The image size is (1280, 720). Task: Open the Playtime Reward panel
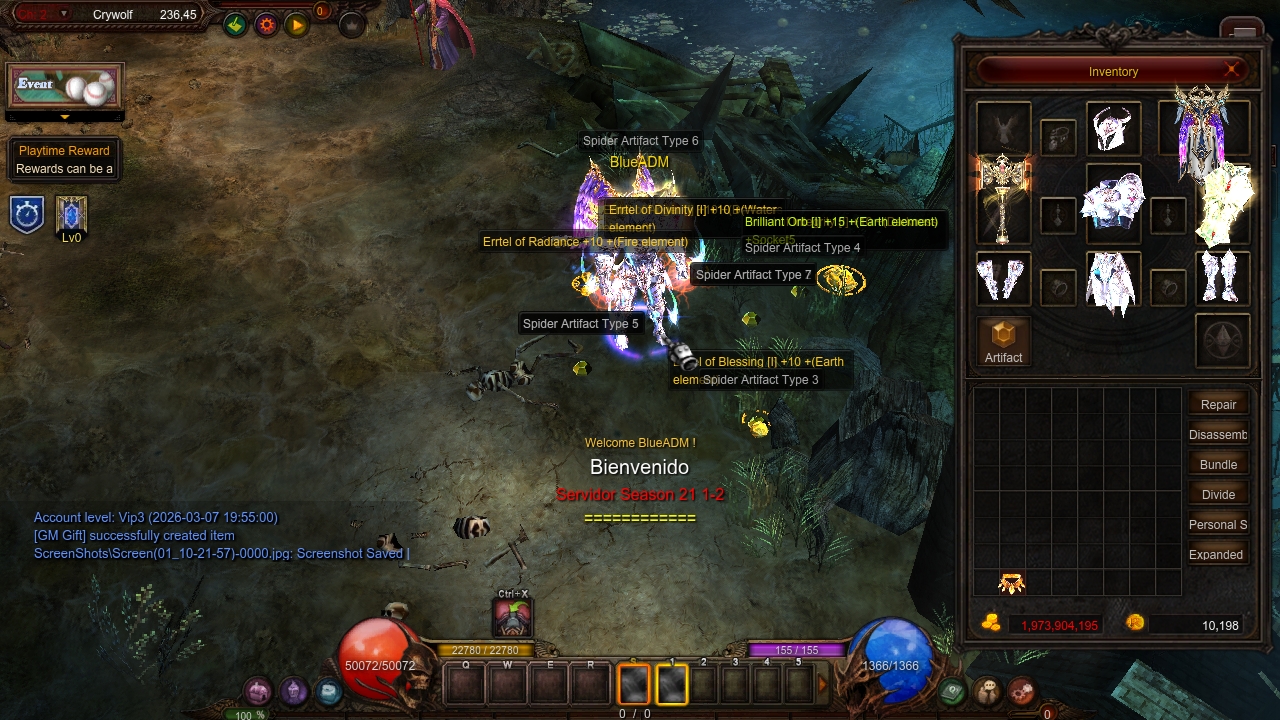tap(64, 159)
